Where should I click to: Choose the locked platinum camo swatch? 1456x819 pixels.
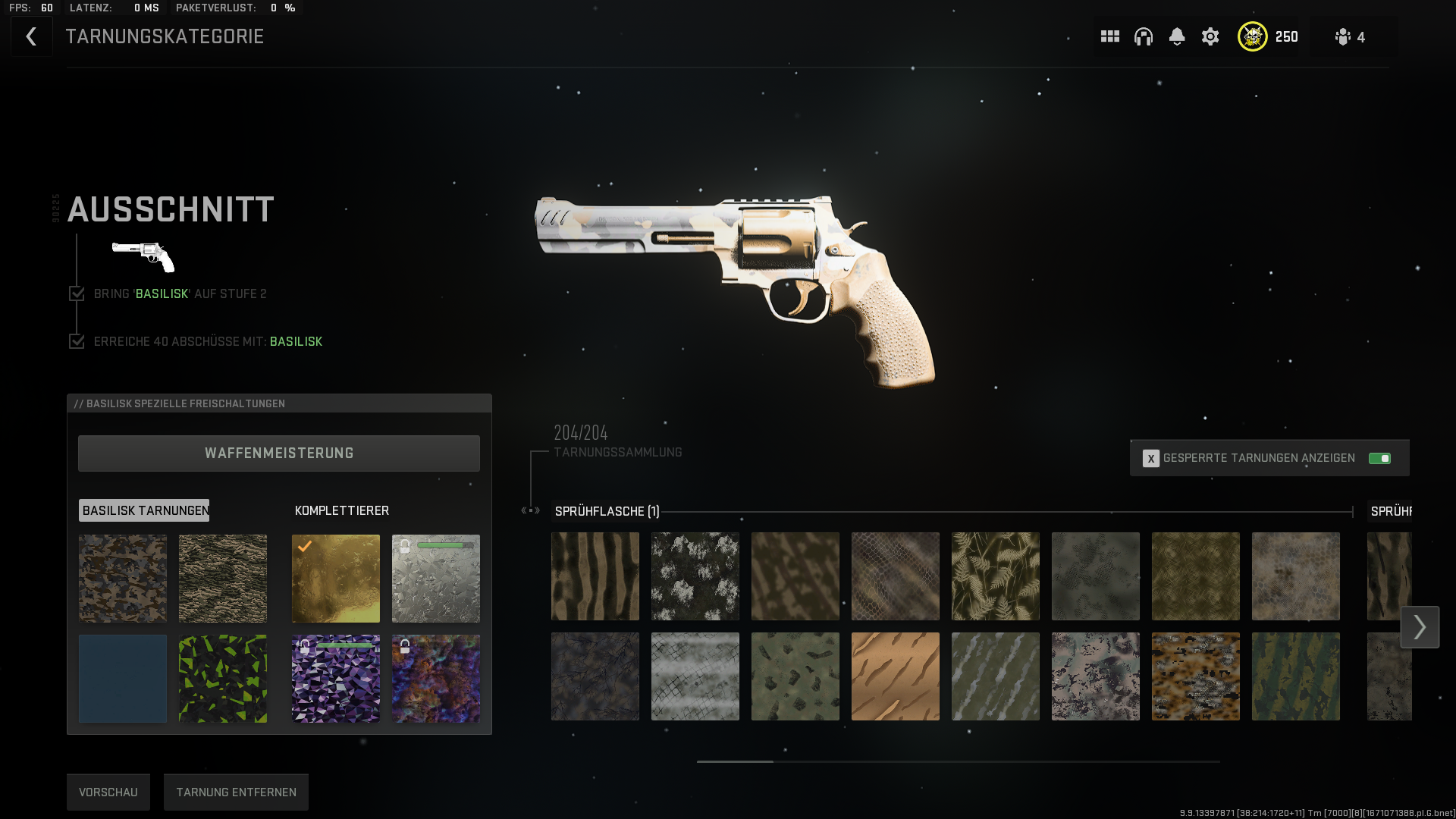point(436,579)
